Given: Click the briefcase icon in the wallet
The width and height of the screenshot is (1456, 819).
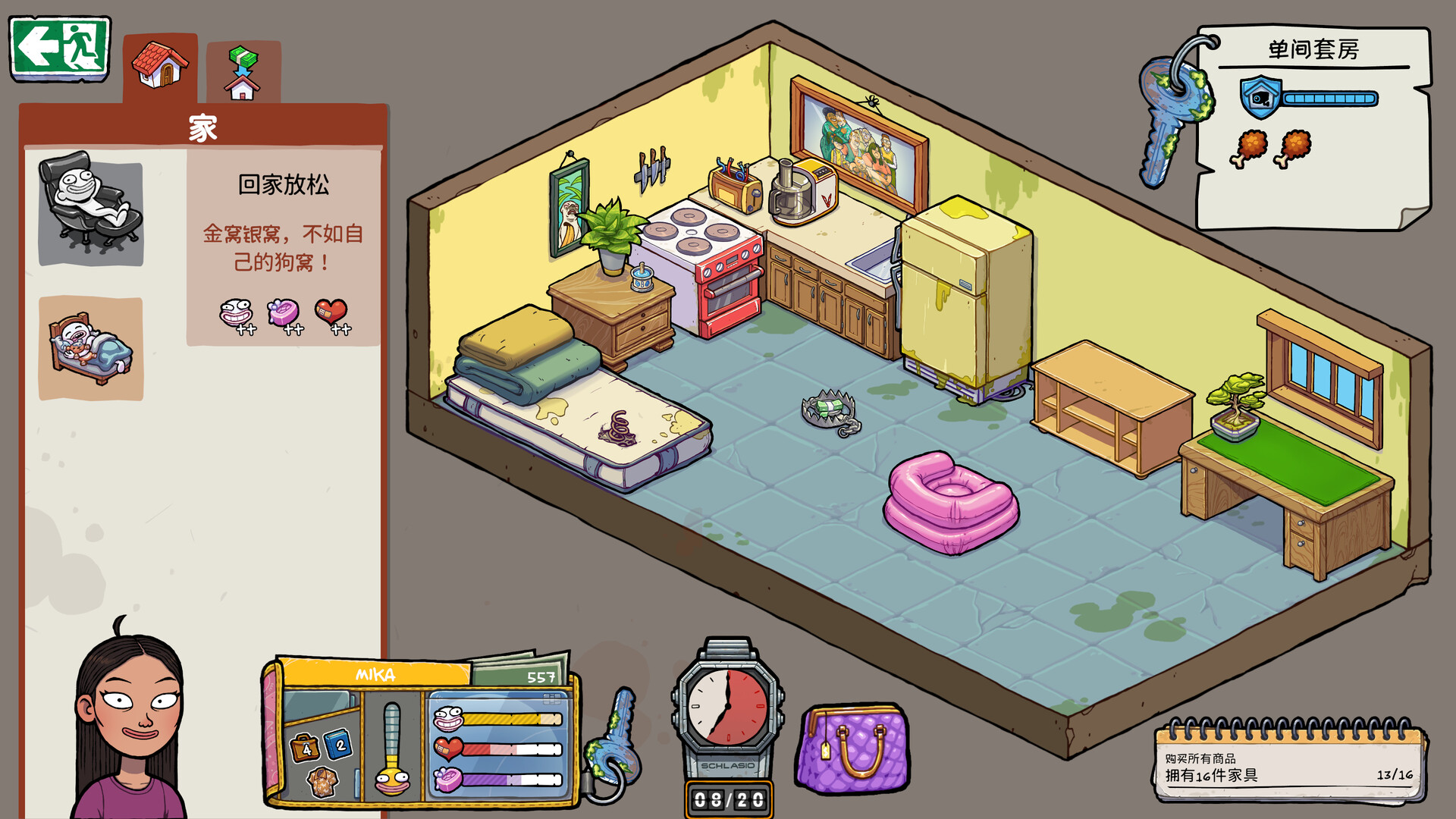Looking at the screenshot, I should [x=305, y=748].
